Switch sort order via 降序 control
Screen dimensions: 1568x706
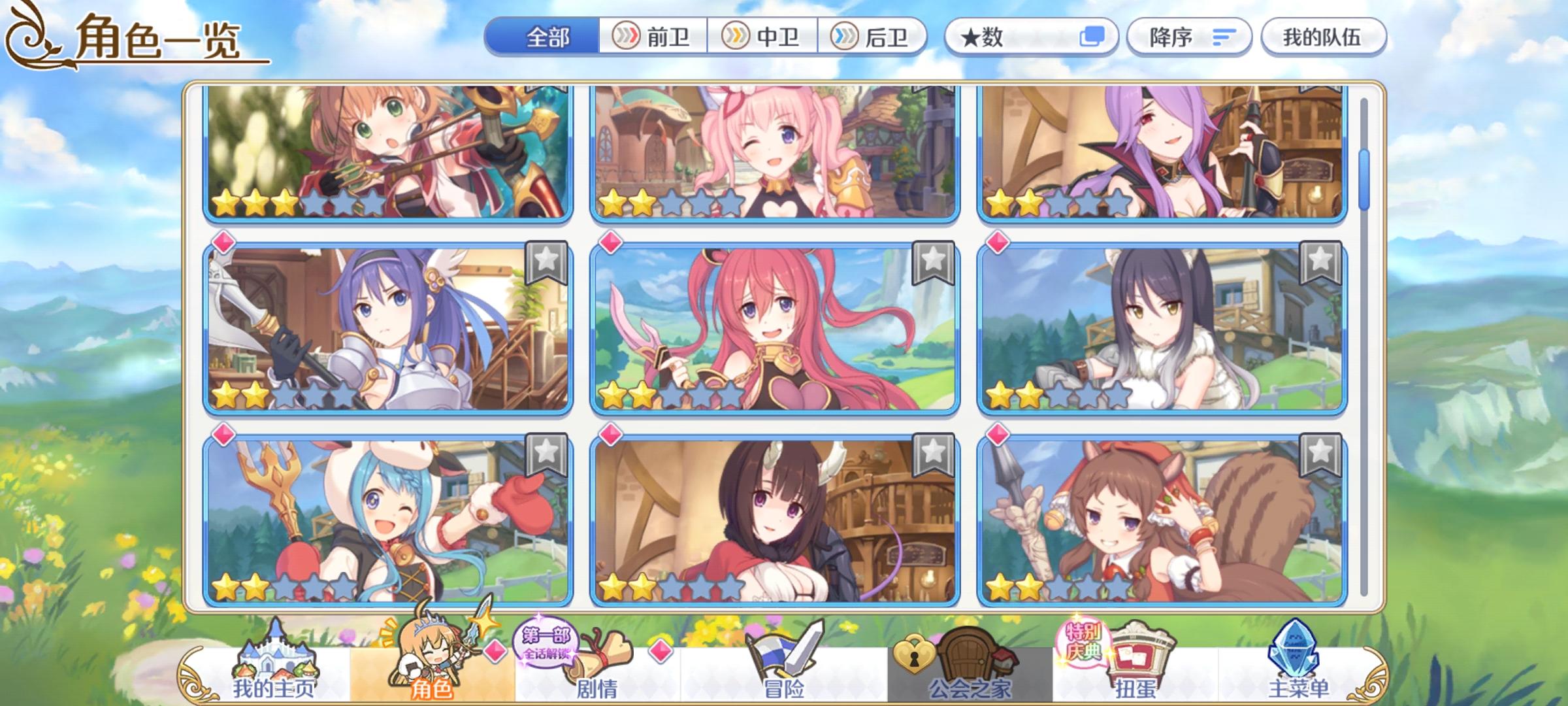(x=1189, y=38)
